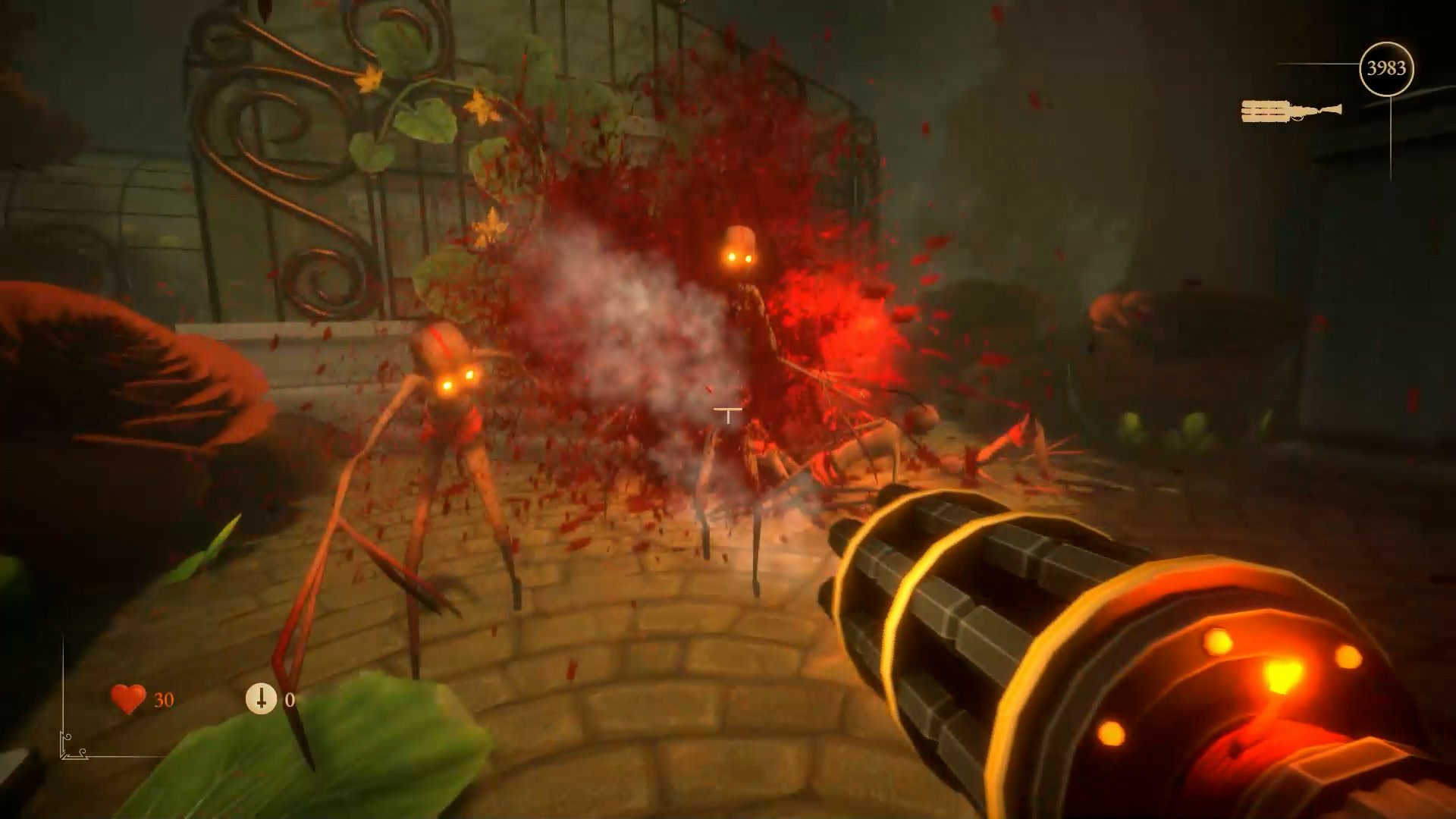Viewport: 1456px width, 819px height.
Task: Click the round dagger icon
Action: point(261,698)
